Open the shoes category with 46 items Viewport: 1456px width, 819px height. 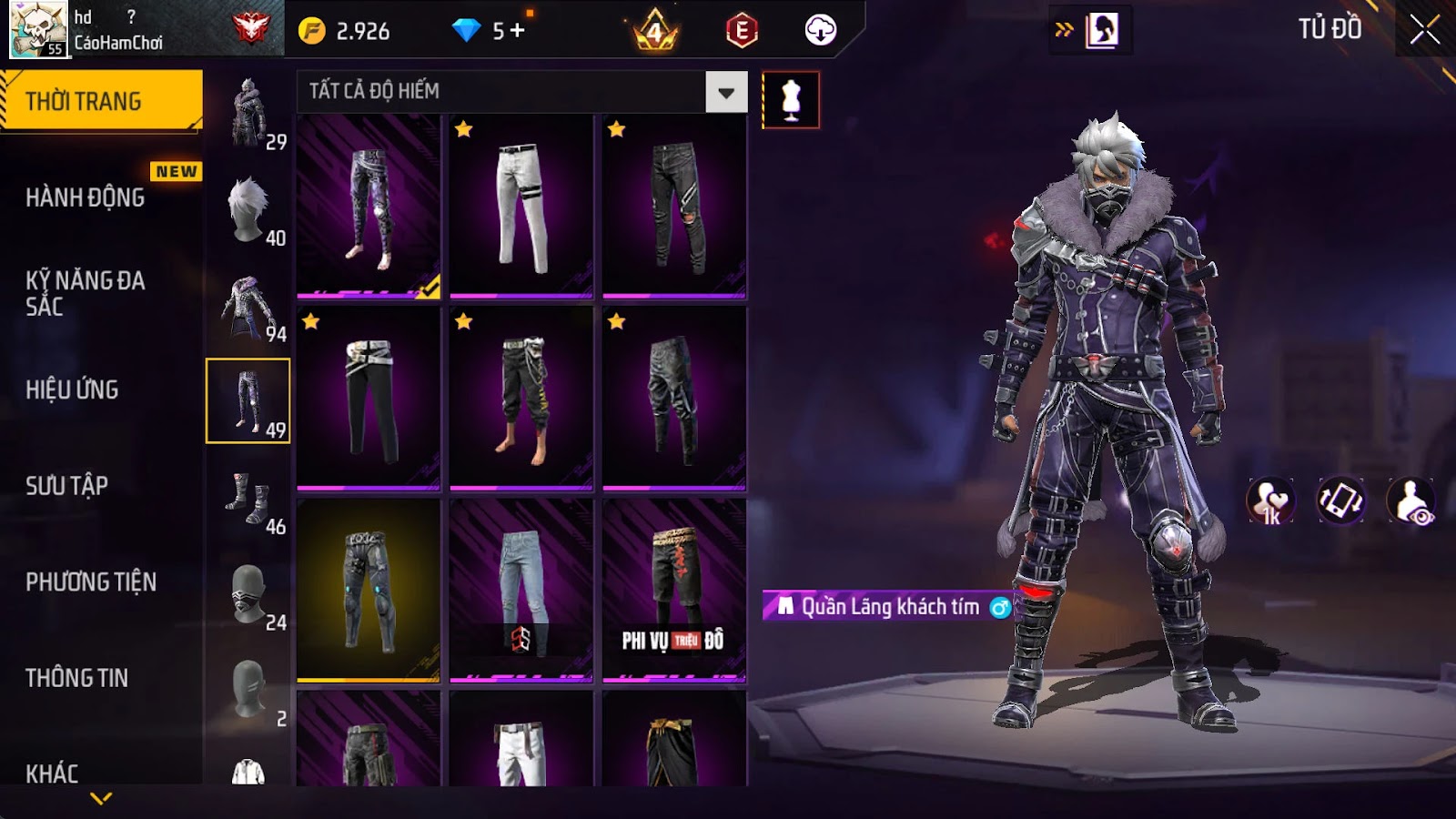pyautogui.click(x=248, y=499)
